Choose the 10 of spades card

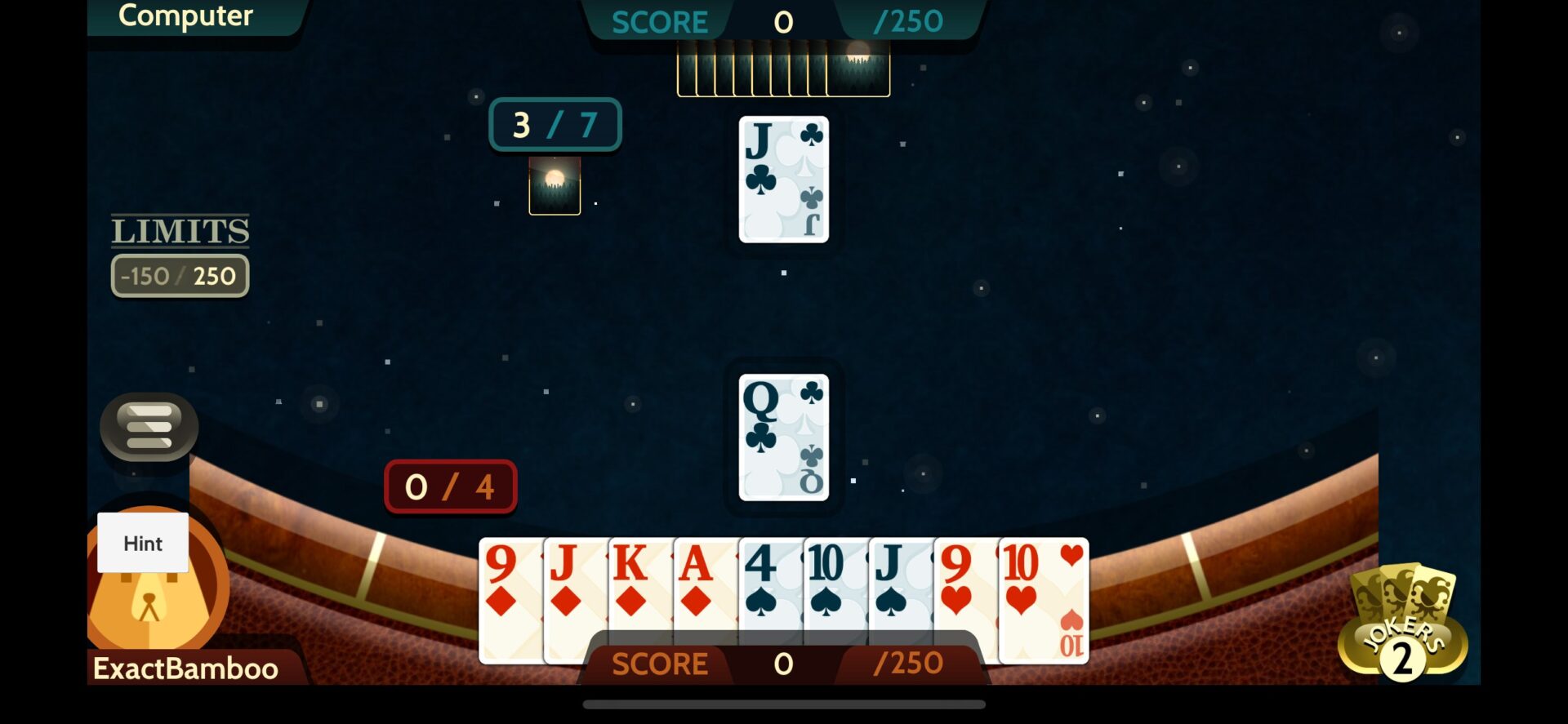click(835, 589)
